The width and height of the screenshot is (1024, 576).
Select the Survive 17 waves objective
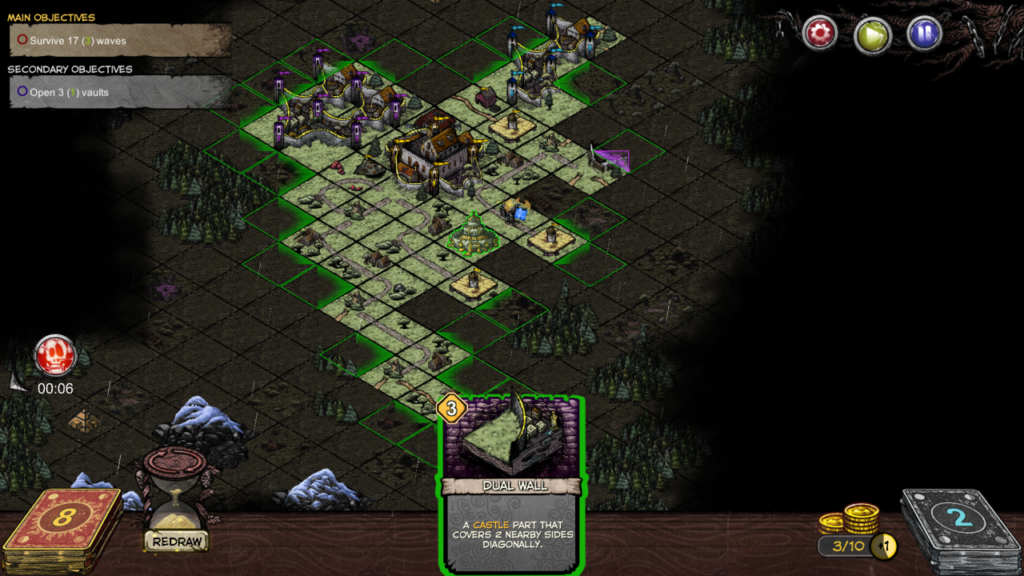click(x=119, y=41)
